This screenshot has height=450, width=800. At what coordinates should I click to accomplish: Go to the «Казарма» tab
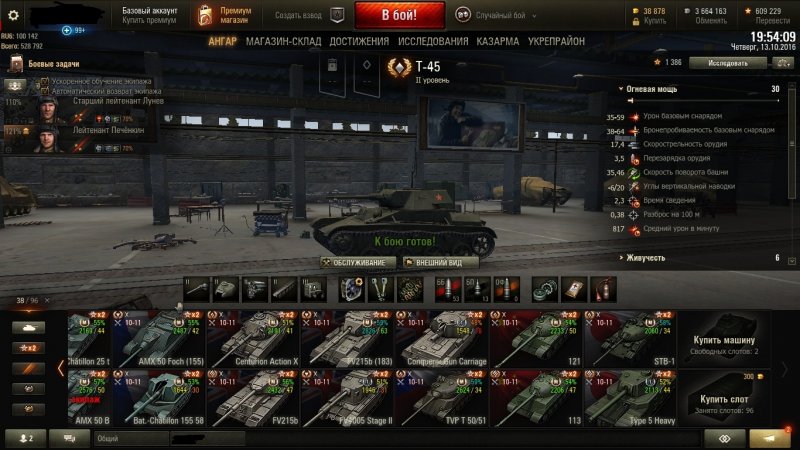pos(497,41)
